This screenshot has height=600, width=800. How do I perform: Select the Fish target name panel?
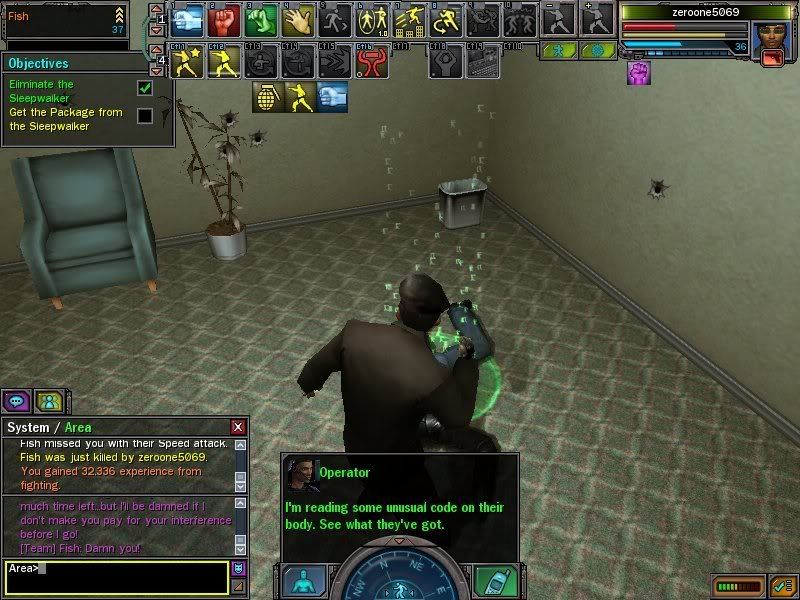coord(64,20)
